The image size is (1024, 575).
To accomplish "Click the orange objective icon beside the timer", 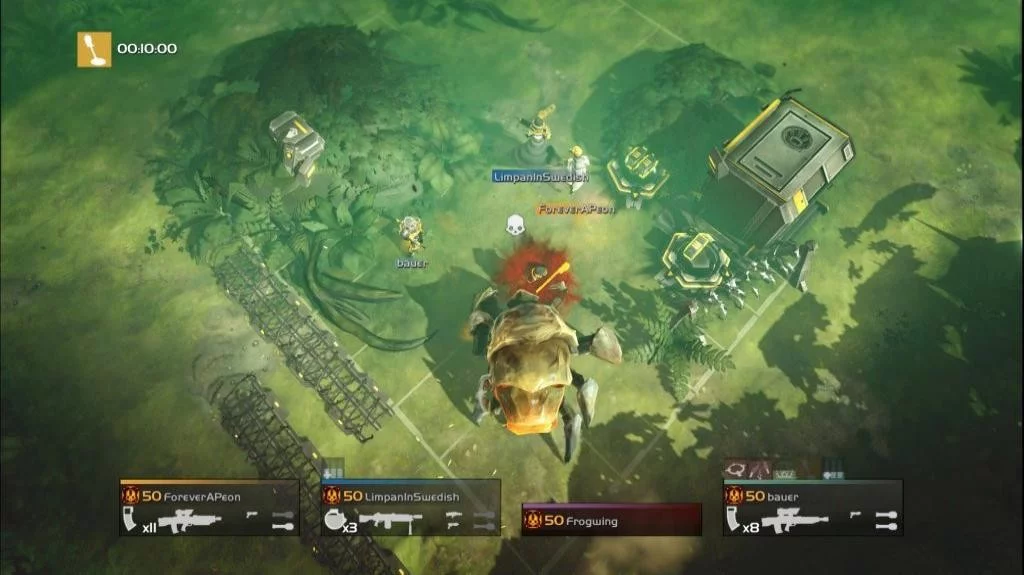I will pyautogui.click(x=95, y=49).
